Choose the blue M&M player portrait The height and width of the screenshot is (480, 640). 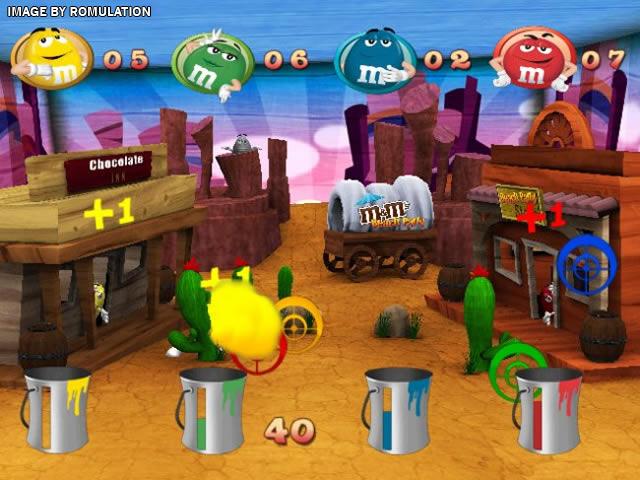coord(374,60)
